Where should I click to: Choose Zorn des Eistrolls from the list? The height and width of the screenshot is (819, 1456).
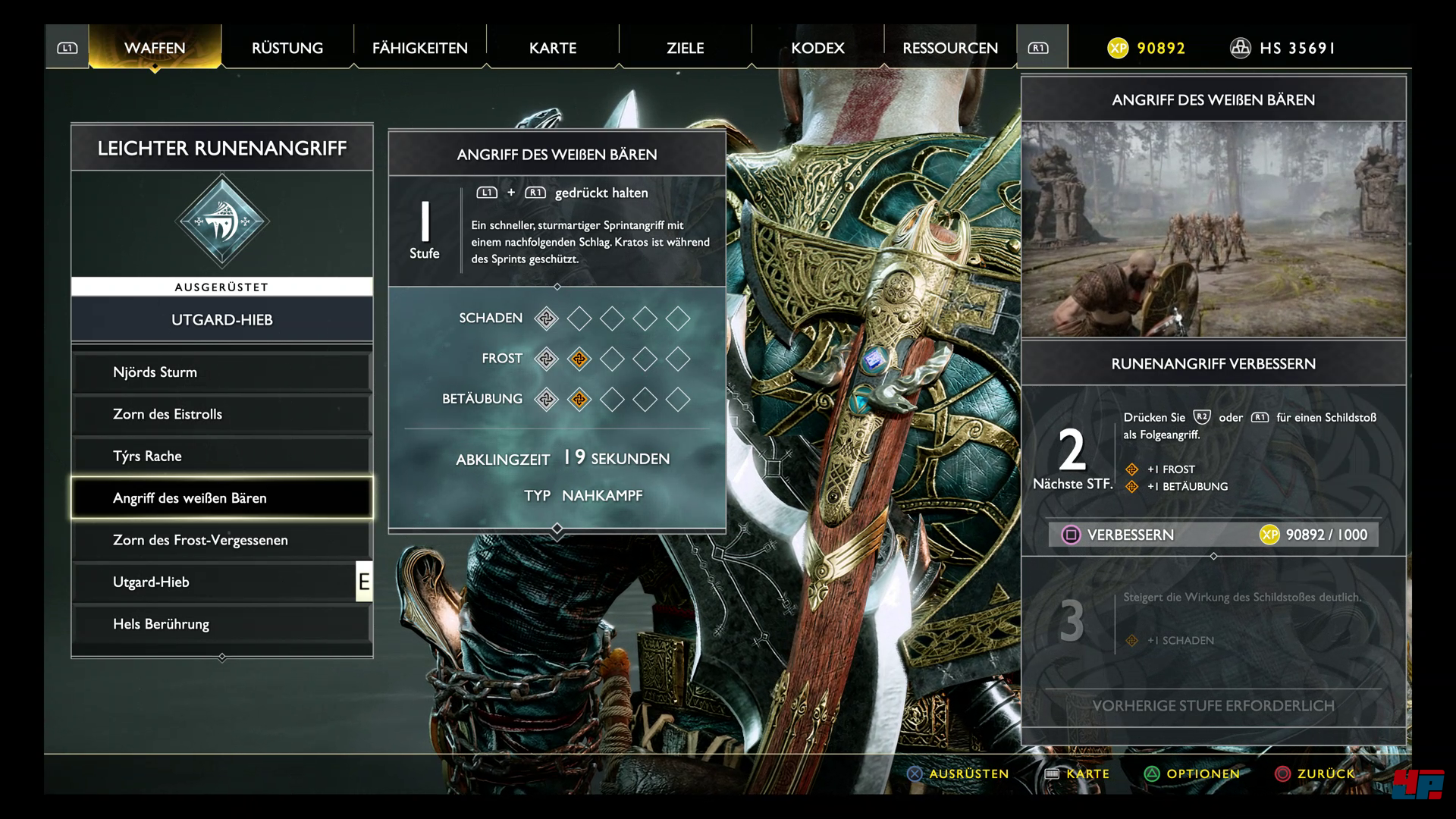pyautogui.click(x=221, y=414)
